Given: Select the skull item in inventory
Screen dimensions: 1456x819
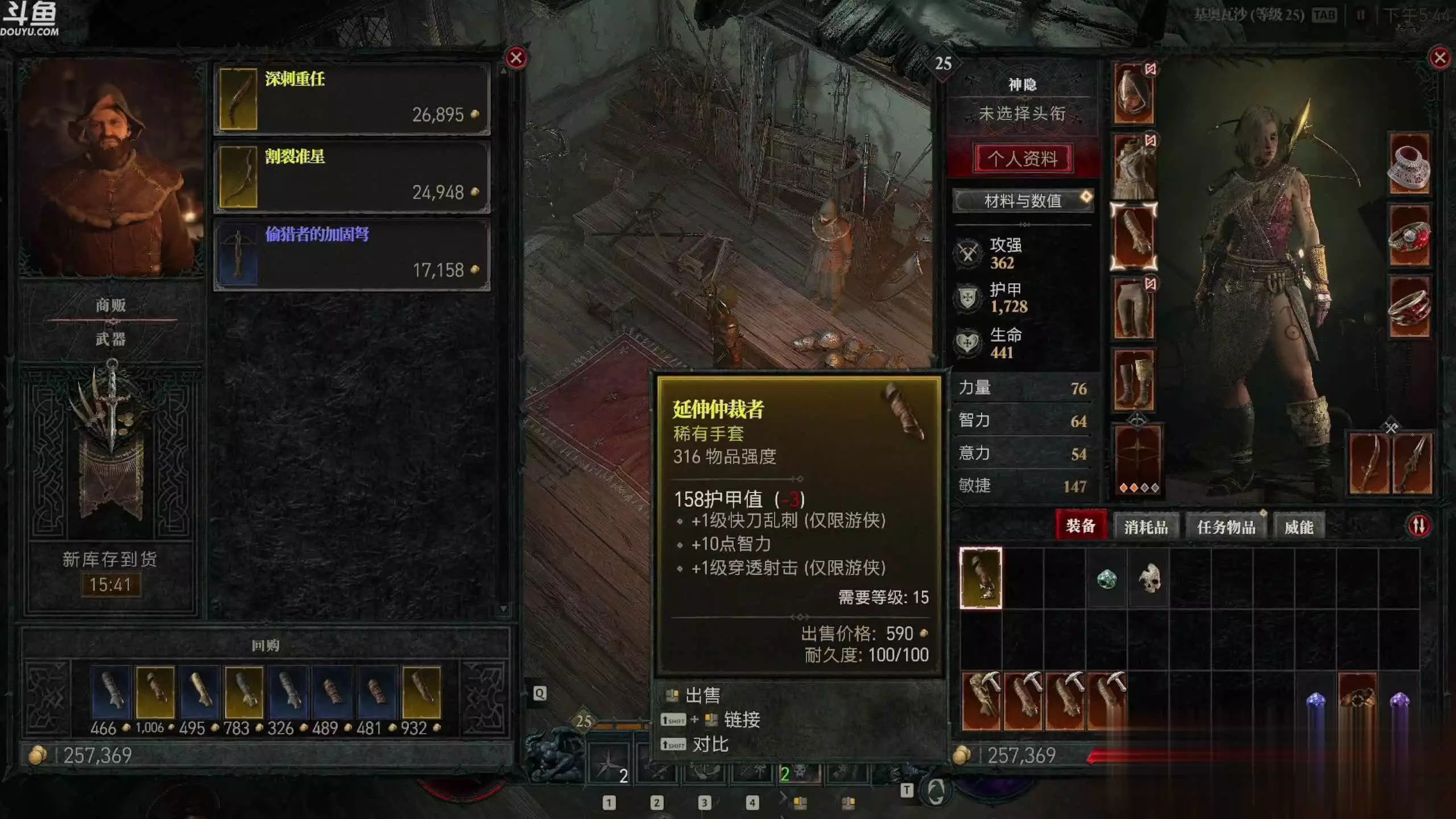Looking at the screenshot, I should [x=1149, y=578].
